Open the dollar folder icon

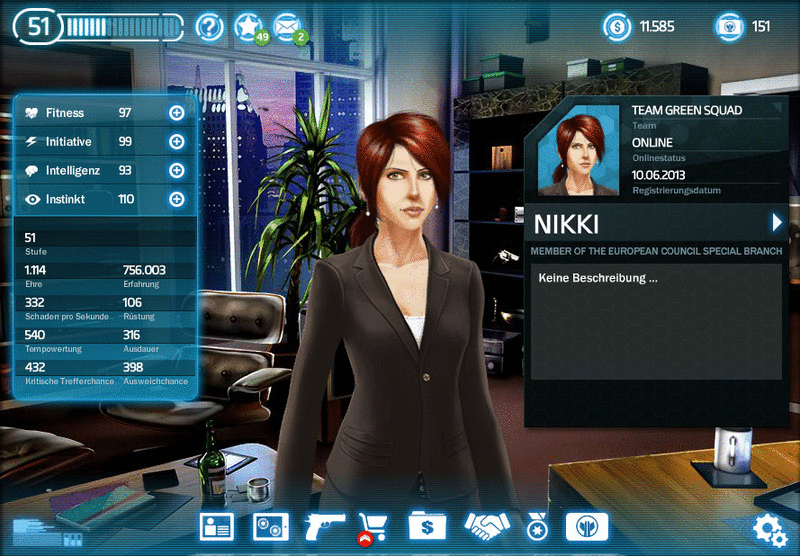tap(426, 526)
